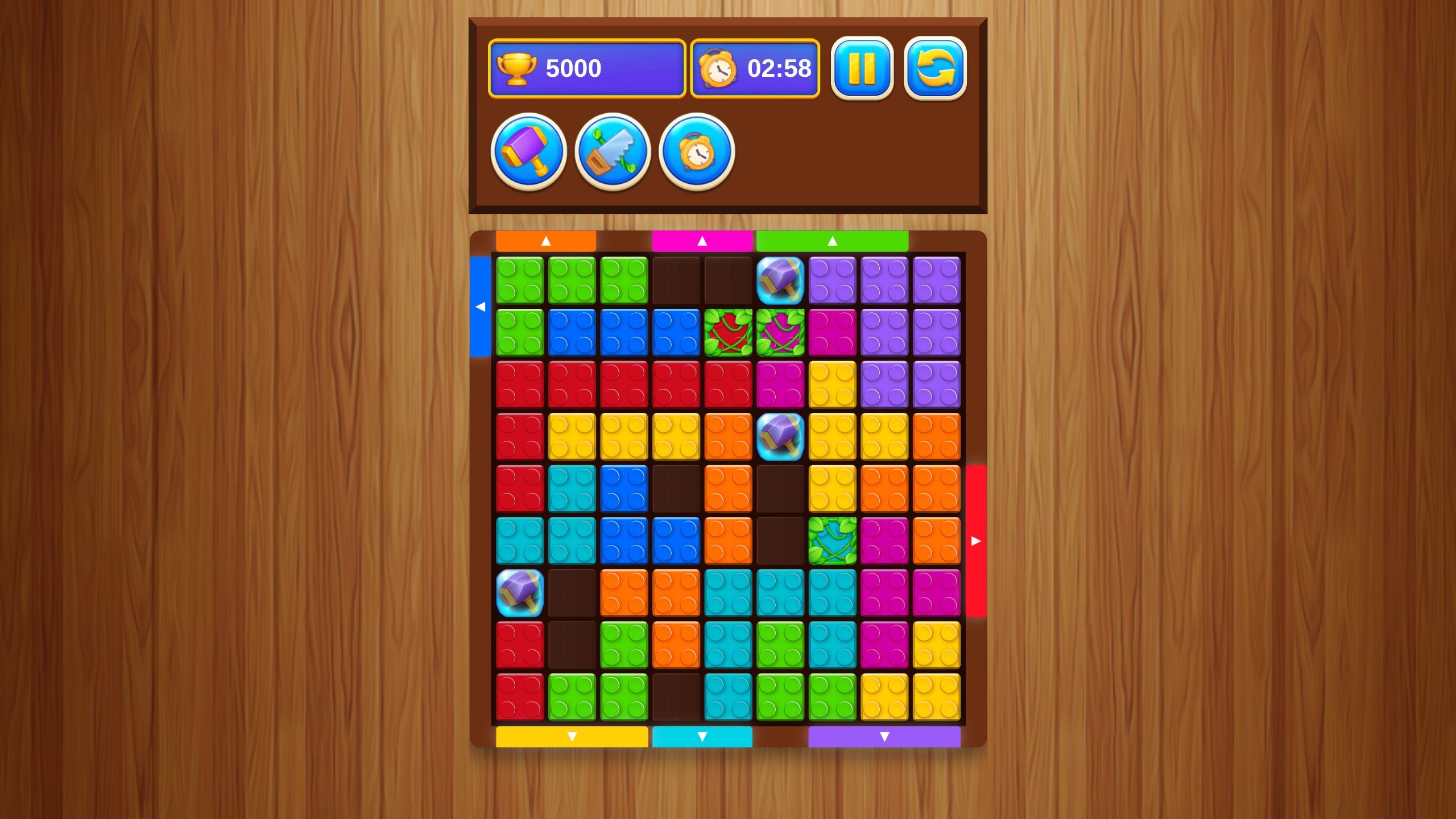Click the red right arrow beside the board
Viewport: 1456px width, 819px height.
(977, 541)
